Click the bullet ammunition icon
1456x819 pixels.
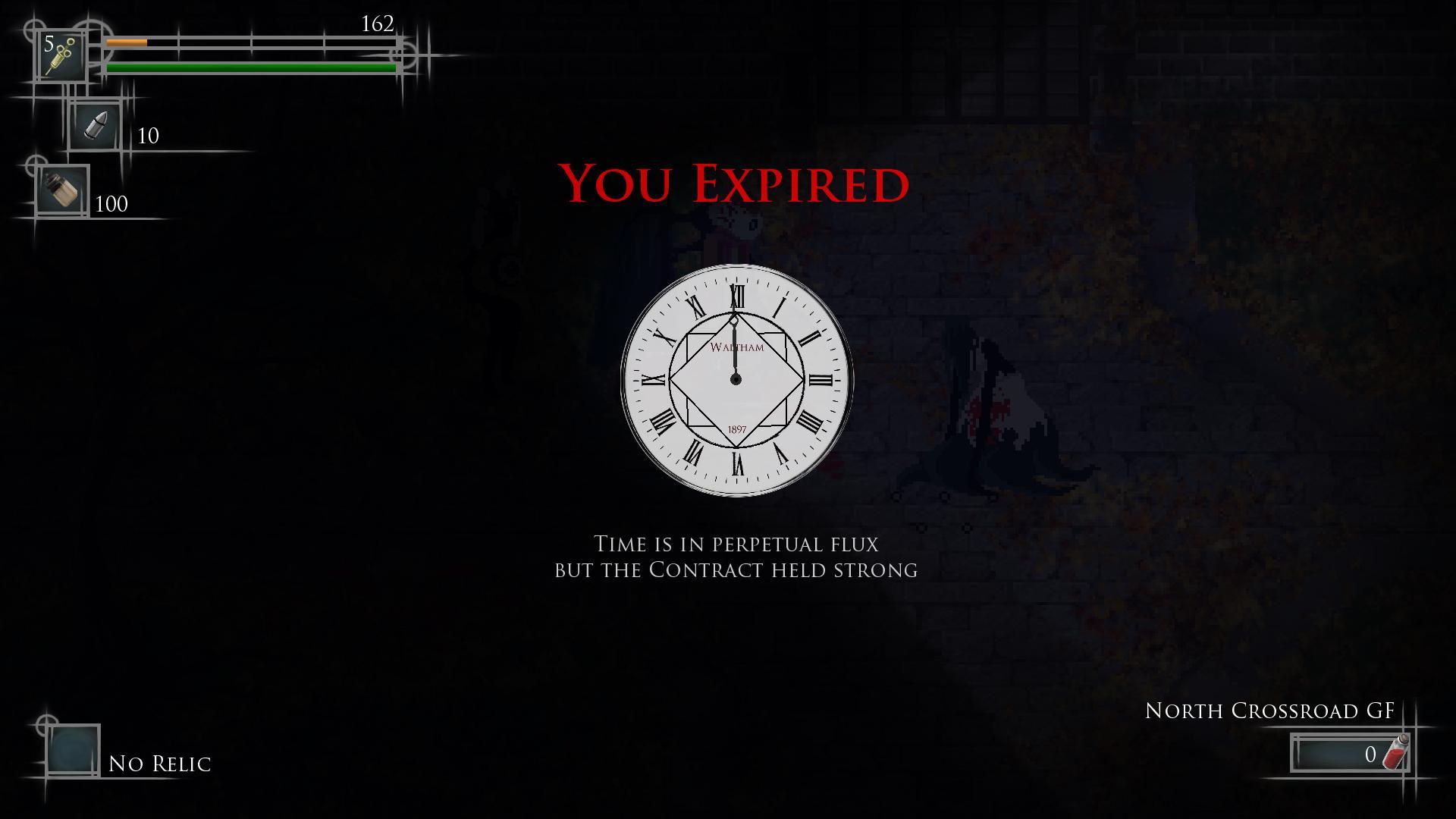click(94, 126)
